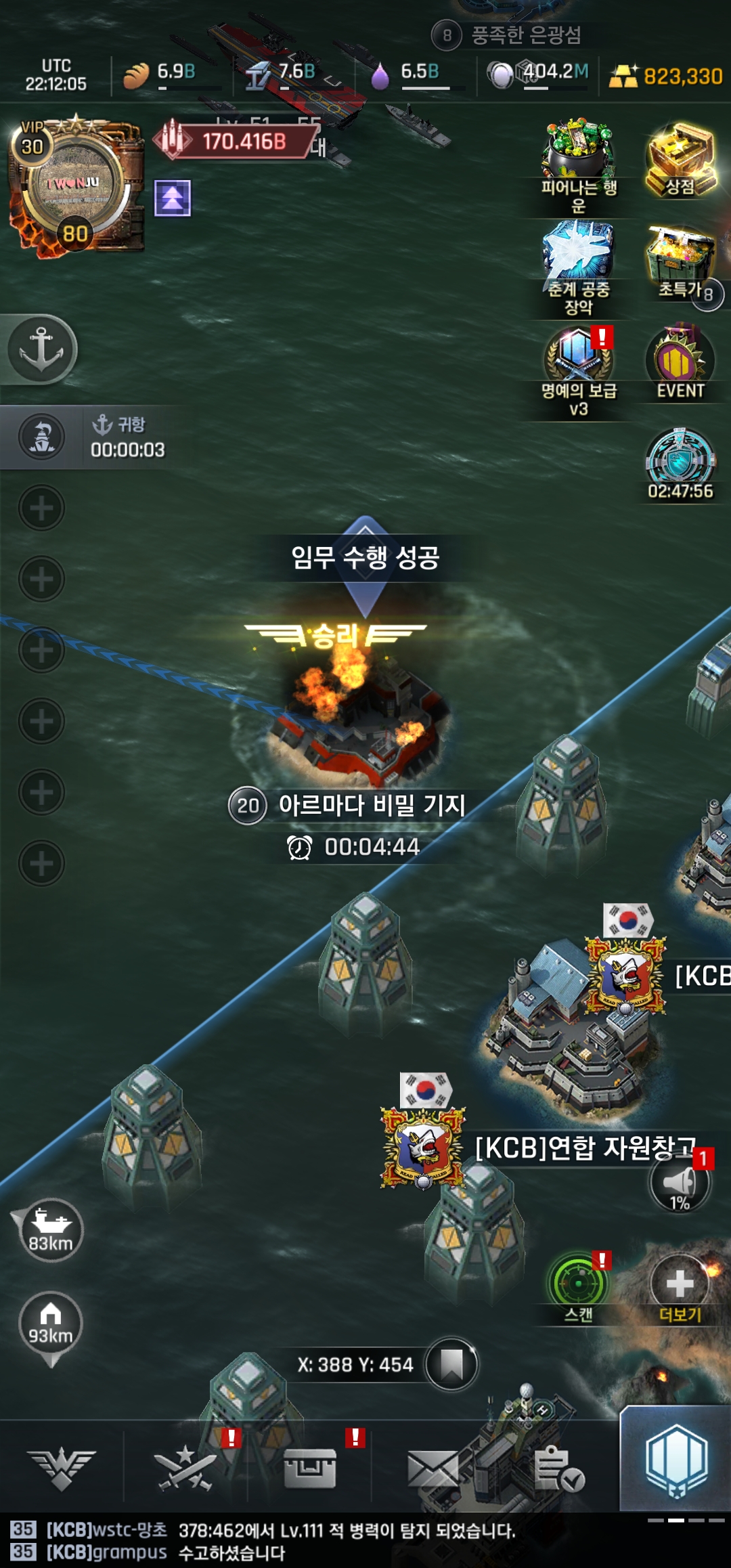This screenshot has width=731, height=1568.
Task: Tap the gold bars currency counter
Action: tap(667, 76)
